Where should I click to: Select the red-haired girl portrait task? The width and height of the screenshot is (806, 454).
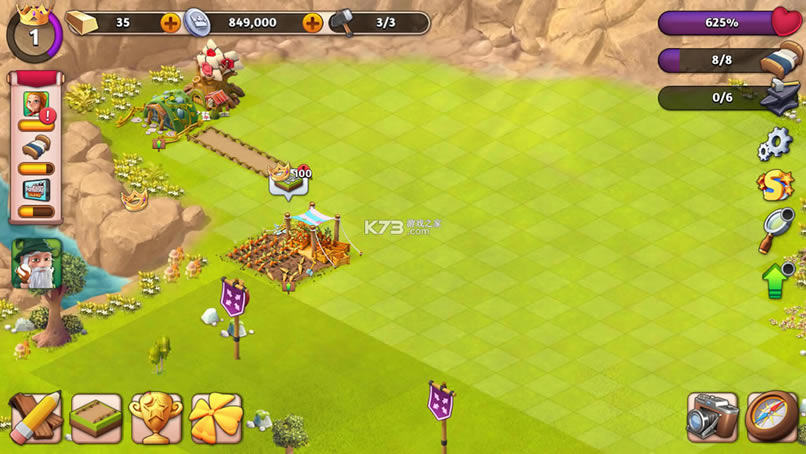pos(35,106)
